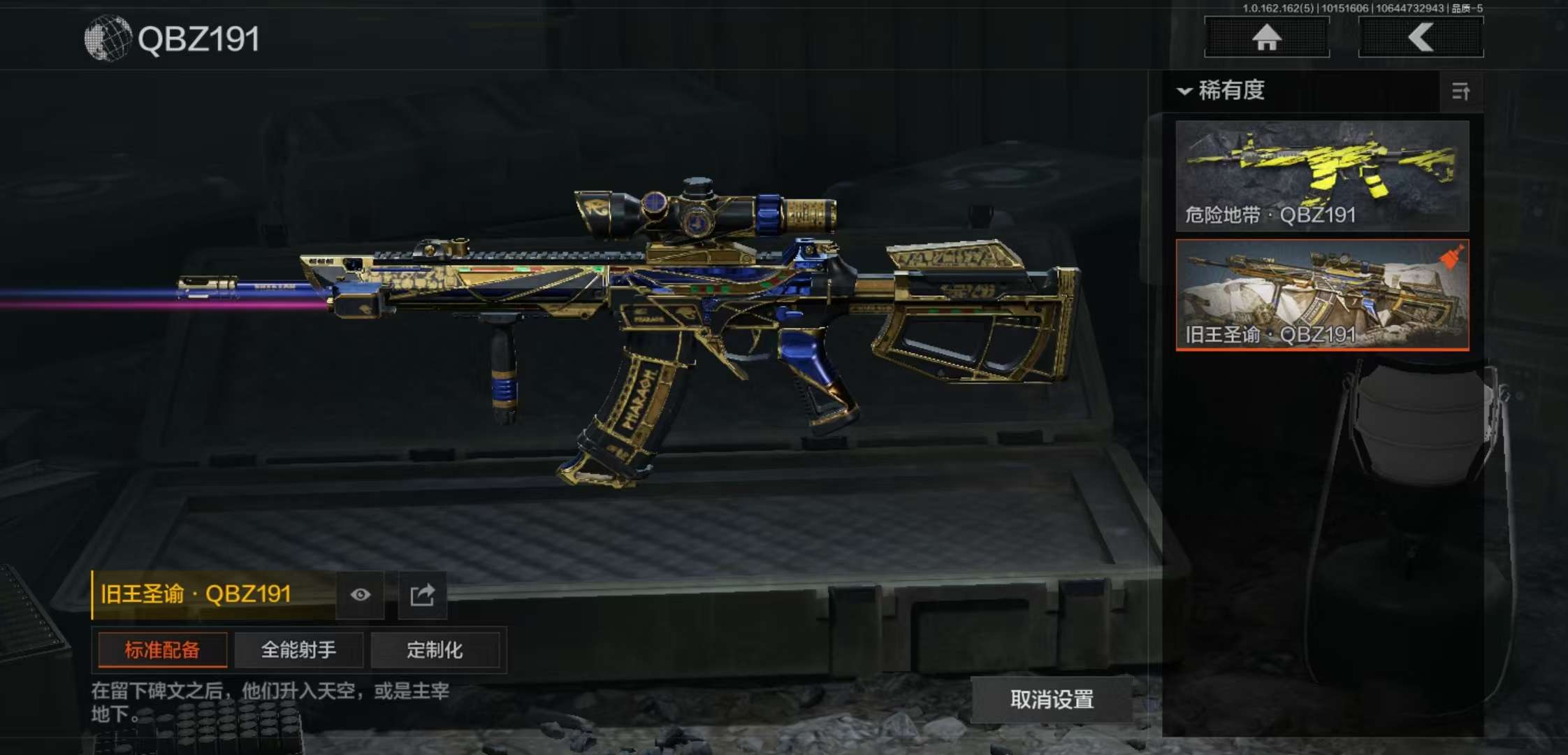Share the weapon skin

[x=422, y=595]
